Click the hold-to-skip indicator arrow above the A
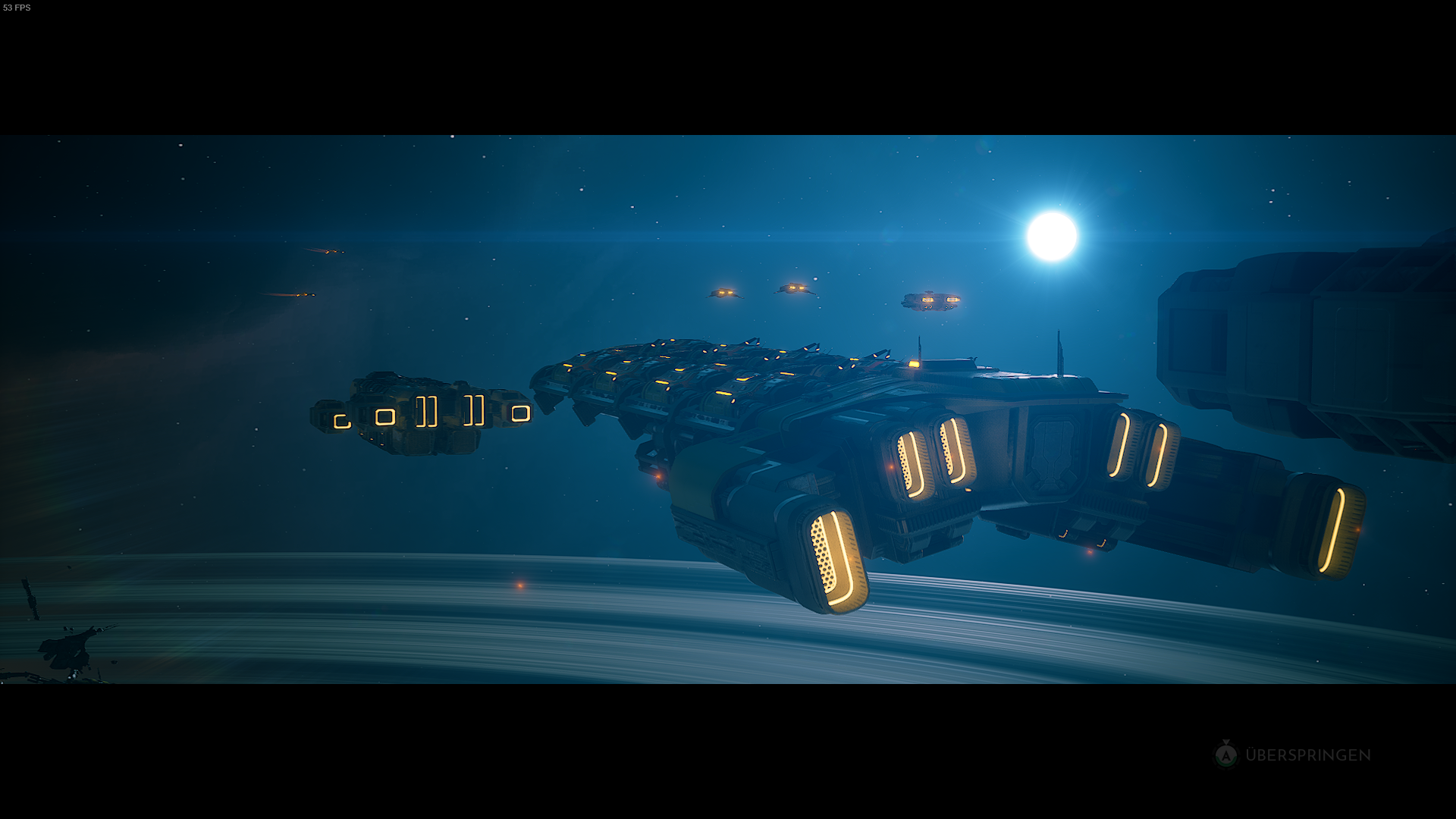Viewport: 1456px width, 819px height. click(x=1226, y=741)
